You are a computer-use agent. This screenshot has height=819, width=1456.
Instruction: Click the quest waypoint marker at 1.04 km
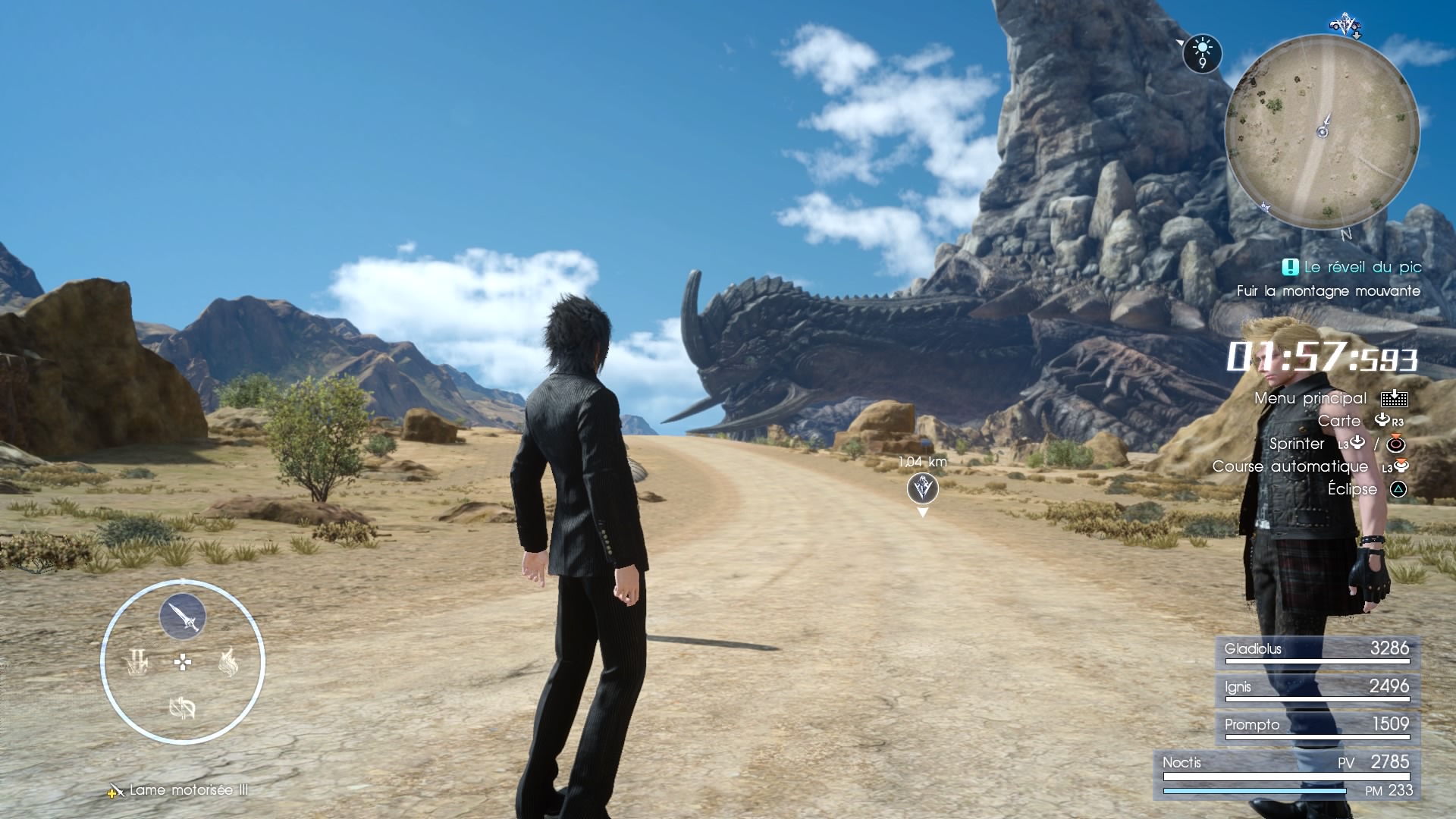click(922, 488)
